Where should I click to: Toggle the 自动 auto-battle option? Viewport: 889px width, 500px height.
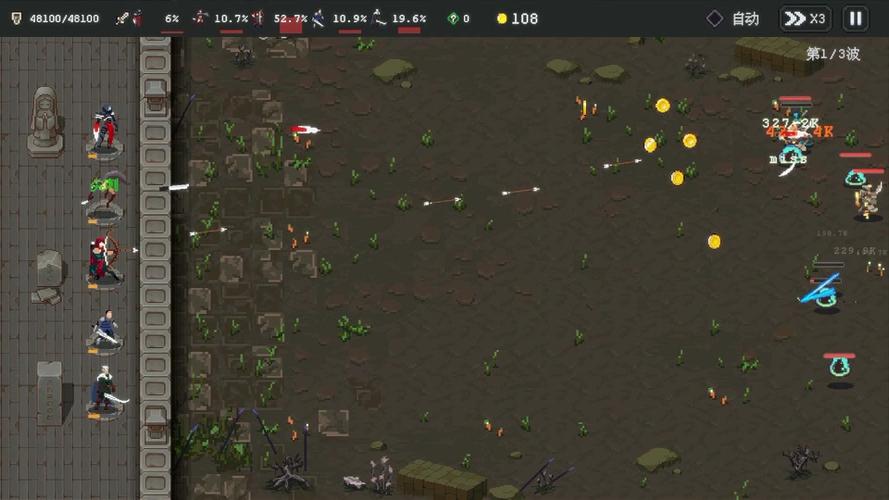pos(733,18)
